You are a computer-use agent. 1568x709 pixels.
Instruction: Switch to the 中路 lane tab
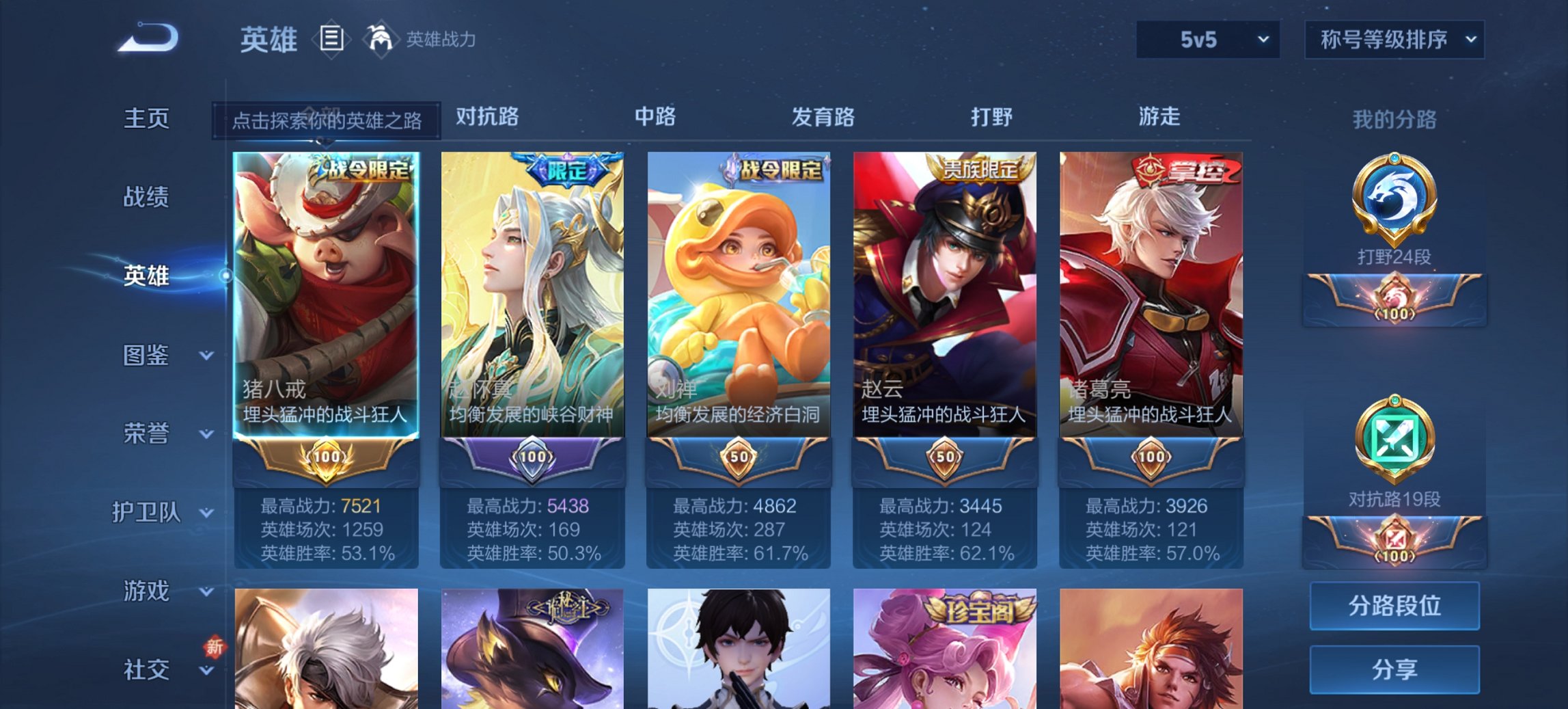653,118
